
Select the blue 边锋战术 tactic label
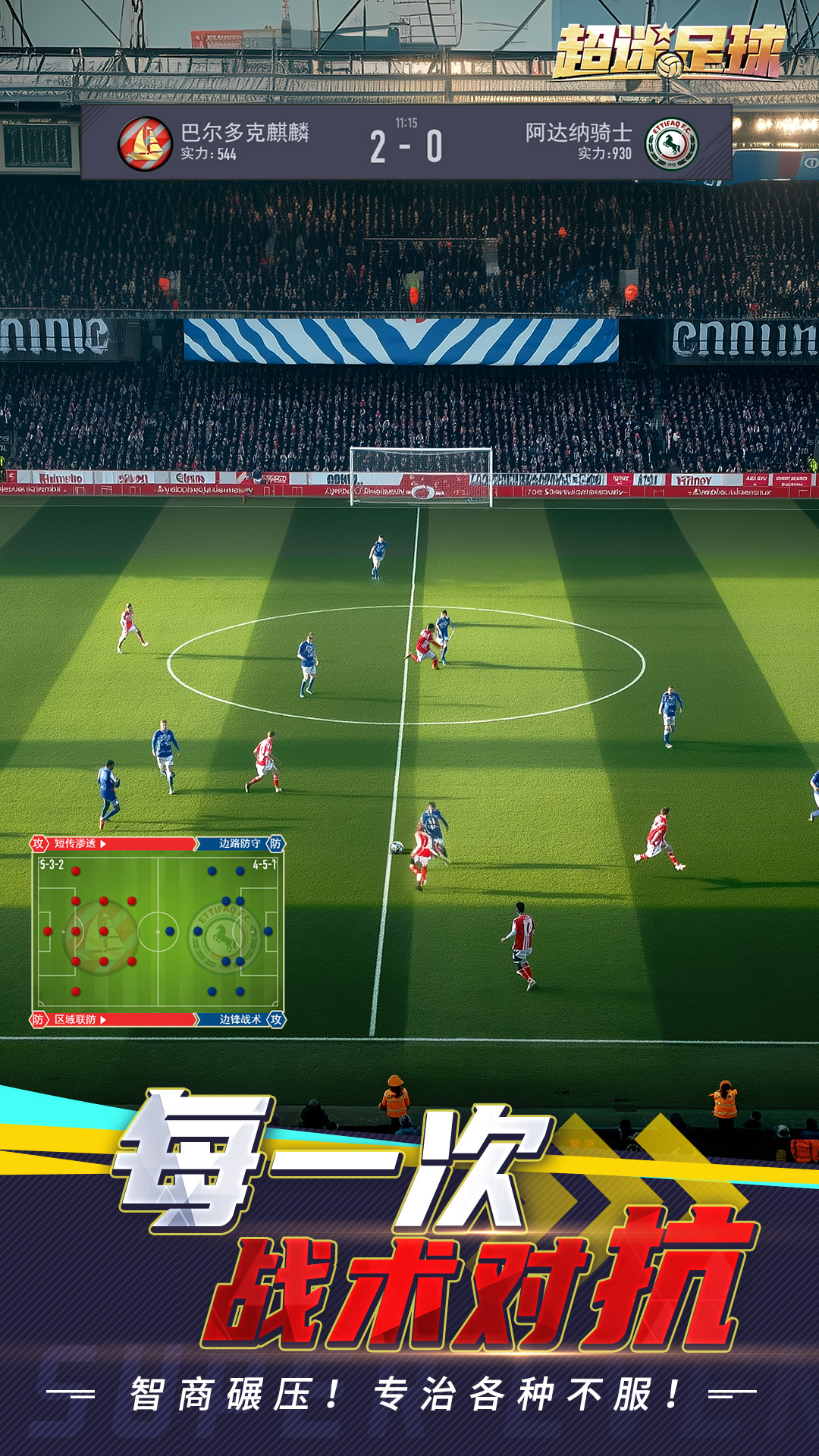240,1019
